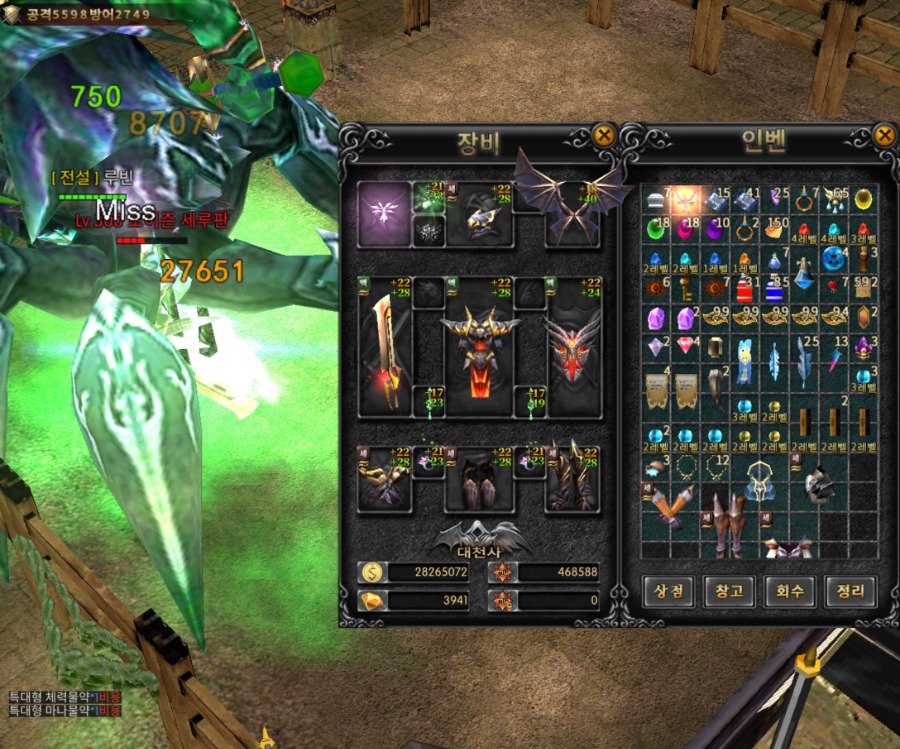Select the blue skull orb item
Image resolution: width=900 pixels, height=749 pixels.
coord(834,259)
